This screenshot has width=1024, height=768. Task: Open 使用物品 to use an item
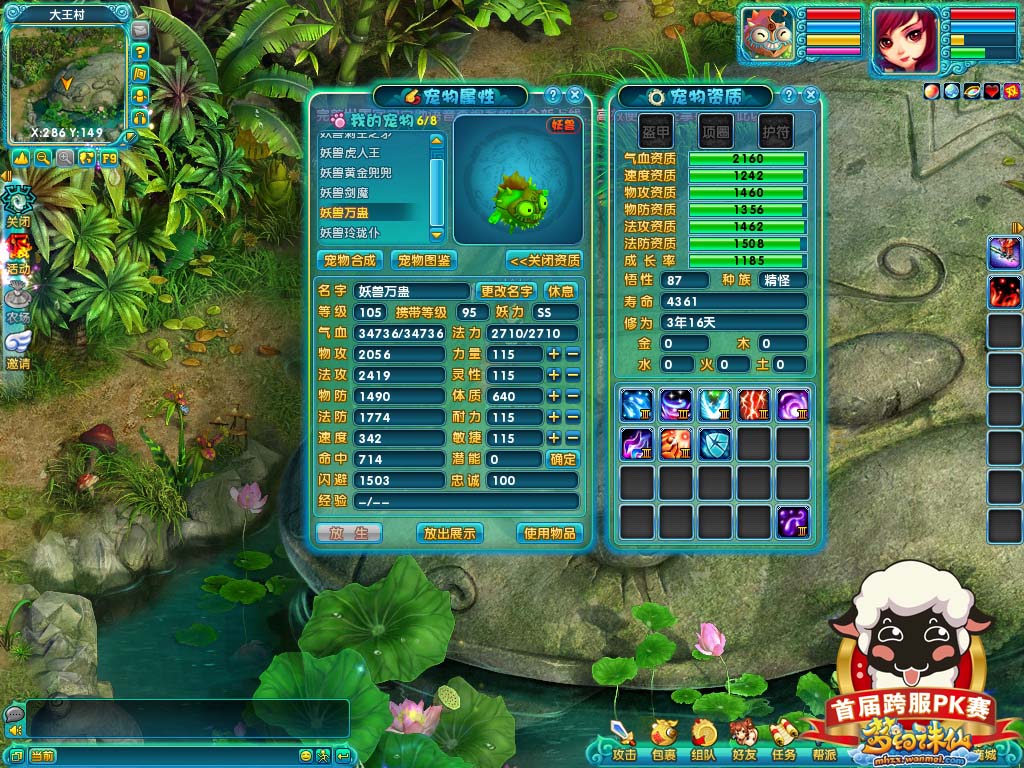[549, 533]
